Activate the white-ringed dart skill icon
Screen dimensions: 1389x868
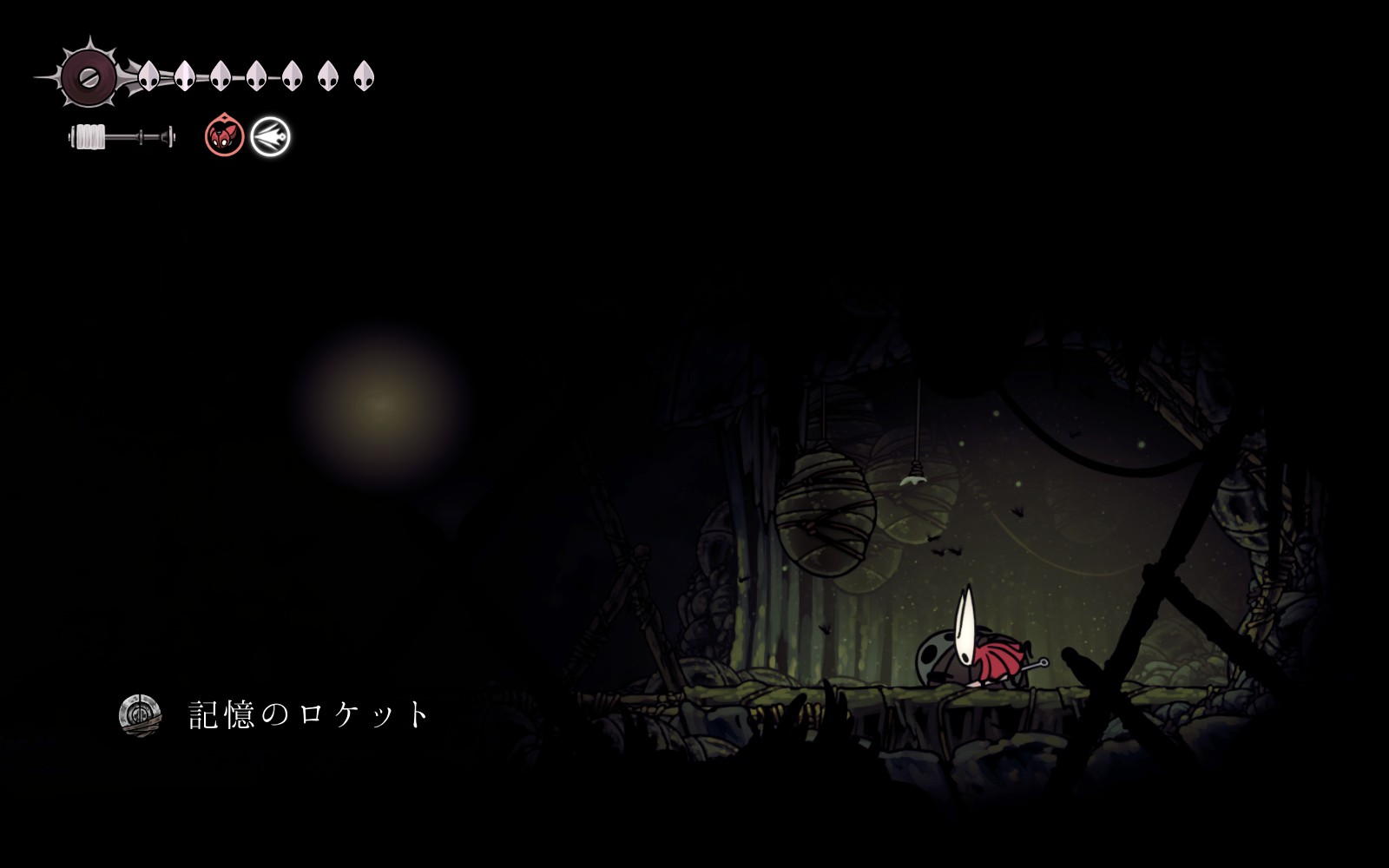point(270,137)
